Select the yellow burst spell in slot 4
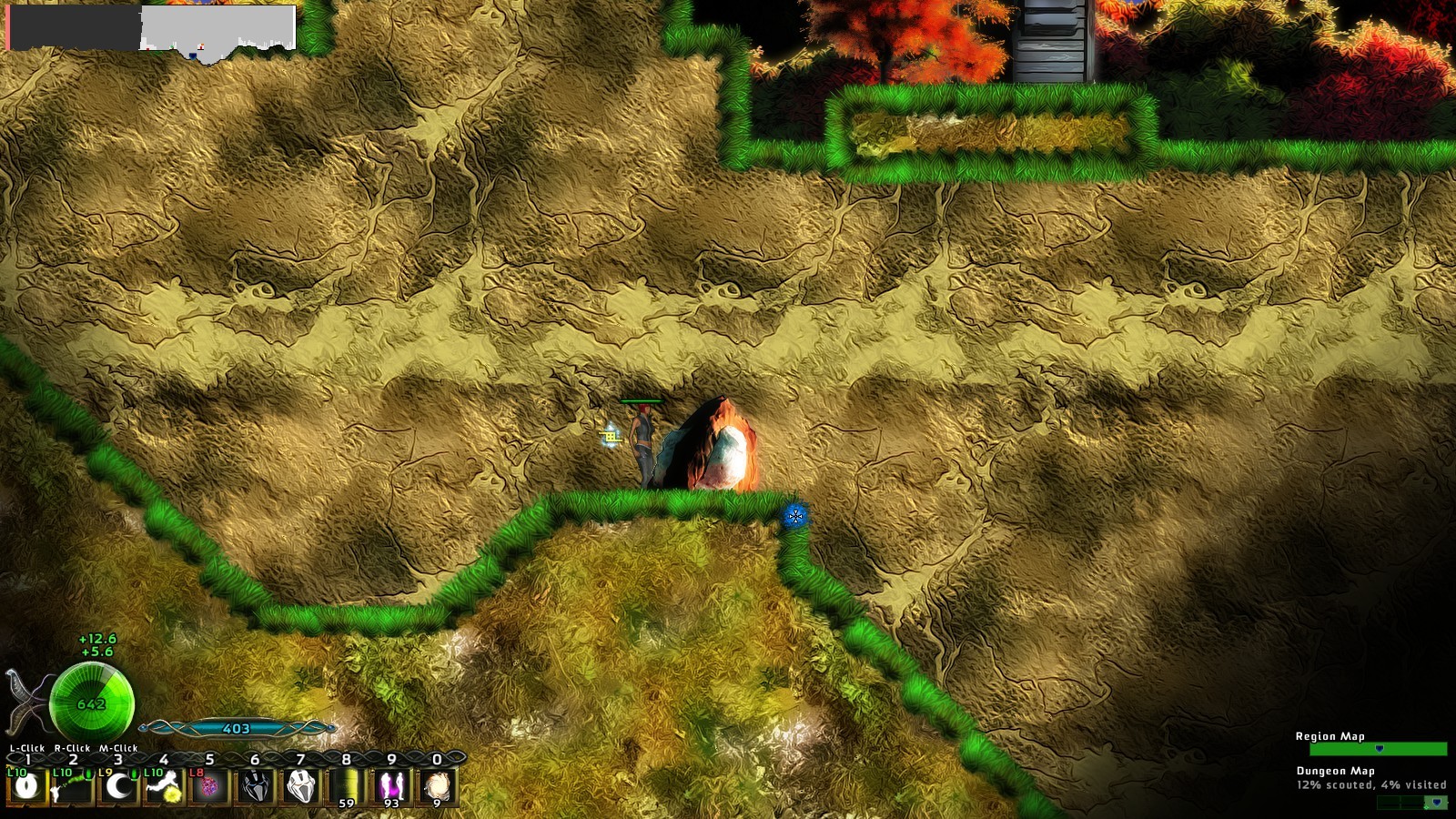 click(164, 788)
